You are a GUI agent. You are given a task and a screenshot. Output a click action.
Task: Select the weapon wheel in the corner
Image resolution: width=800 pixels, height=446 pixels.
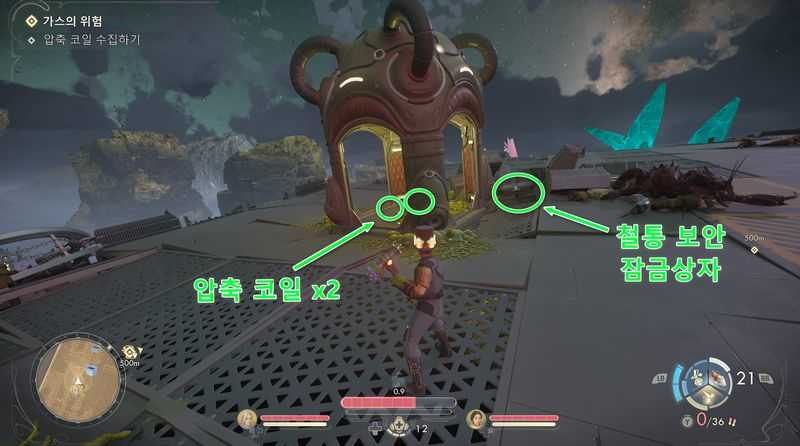point(713,384)
